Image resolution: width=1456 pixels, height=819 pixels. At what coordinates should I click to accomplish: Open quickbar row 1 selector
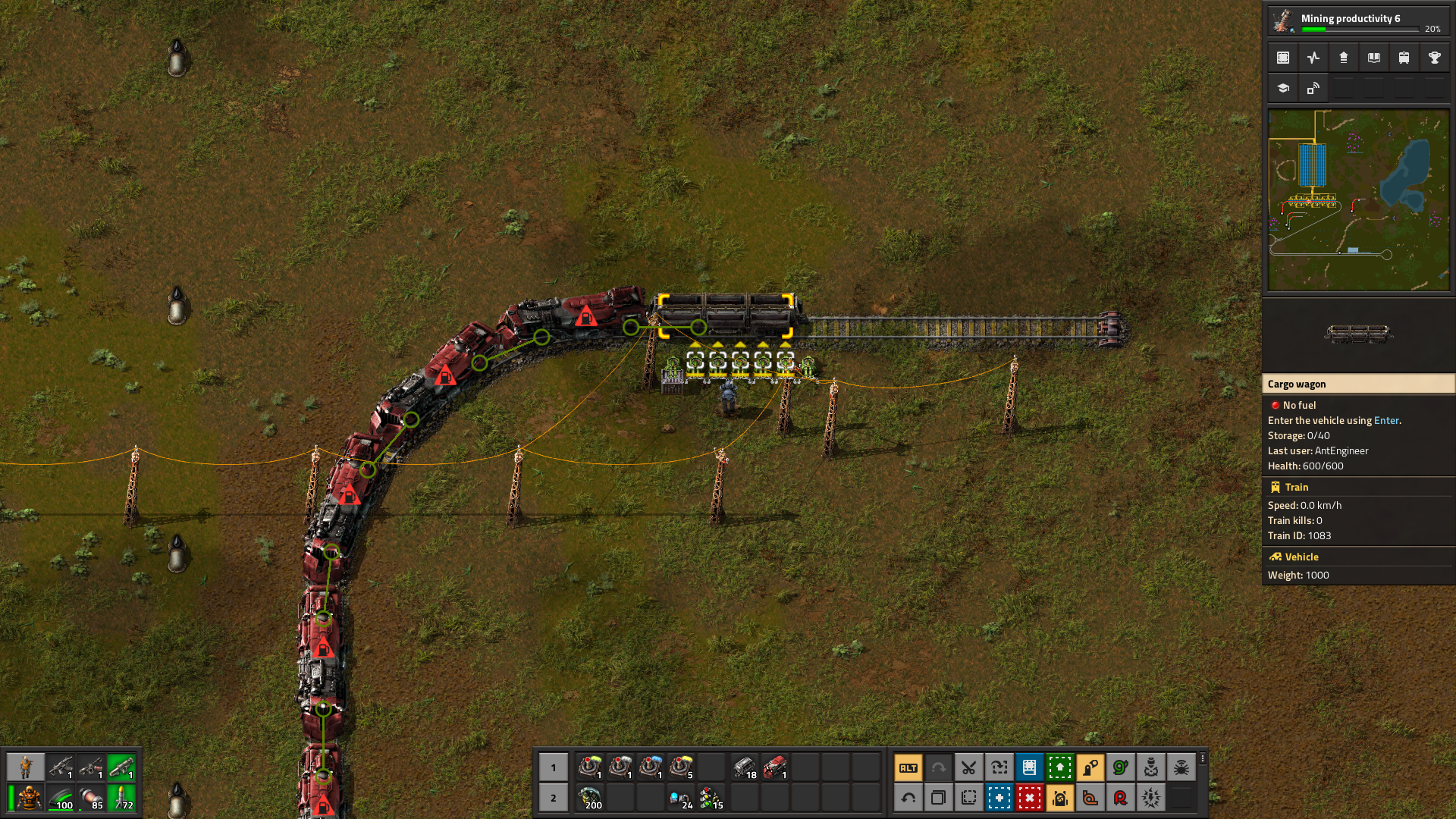pyautogui.click(x=553, y=767)
